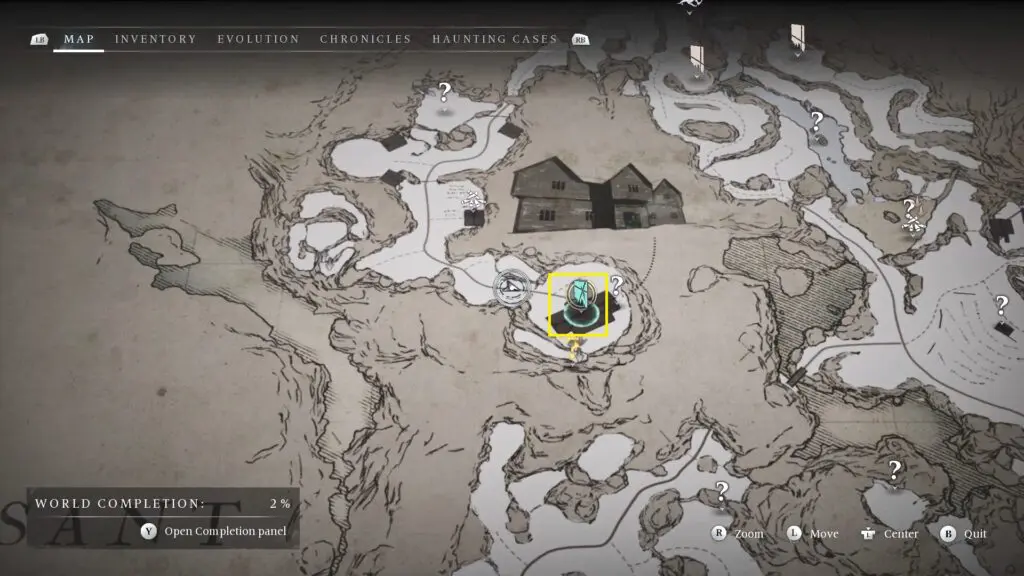Show the Chronicles tab
The image size is (1024, 576).
tap(365, 39)
